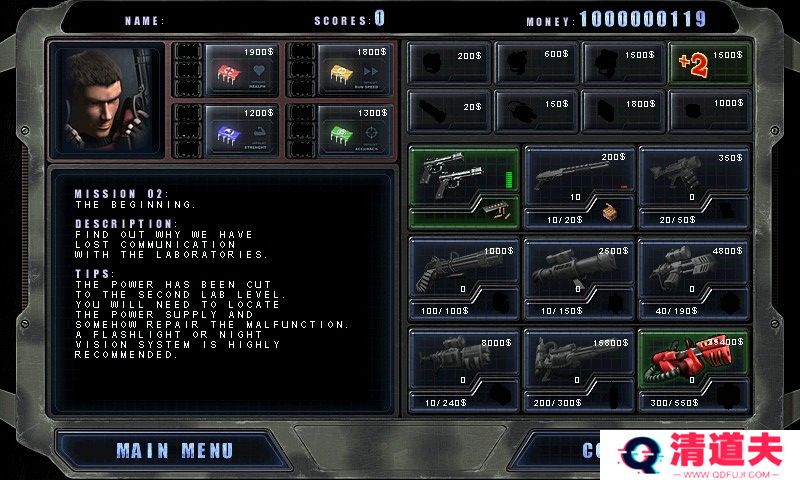The image size is (800, 480).
Task: Purchase the 150$ equipment item
Action: [536, 109]
